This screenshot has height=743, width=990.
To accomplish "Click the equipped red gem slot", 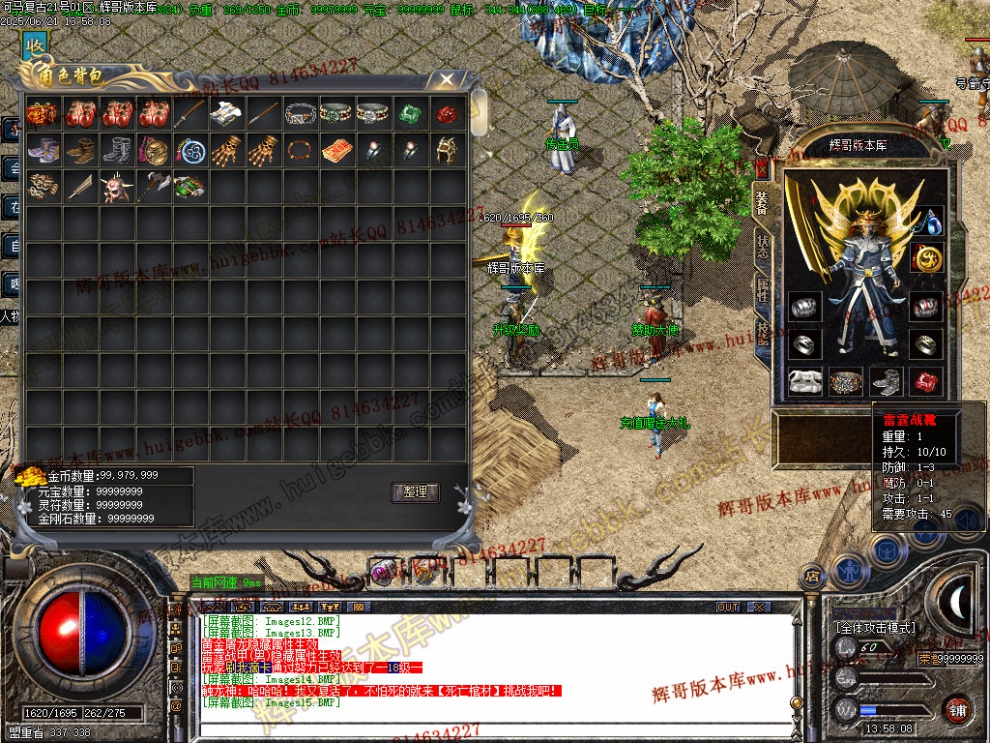I will pyautogui.click(x=925, y=381).
